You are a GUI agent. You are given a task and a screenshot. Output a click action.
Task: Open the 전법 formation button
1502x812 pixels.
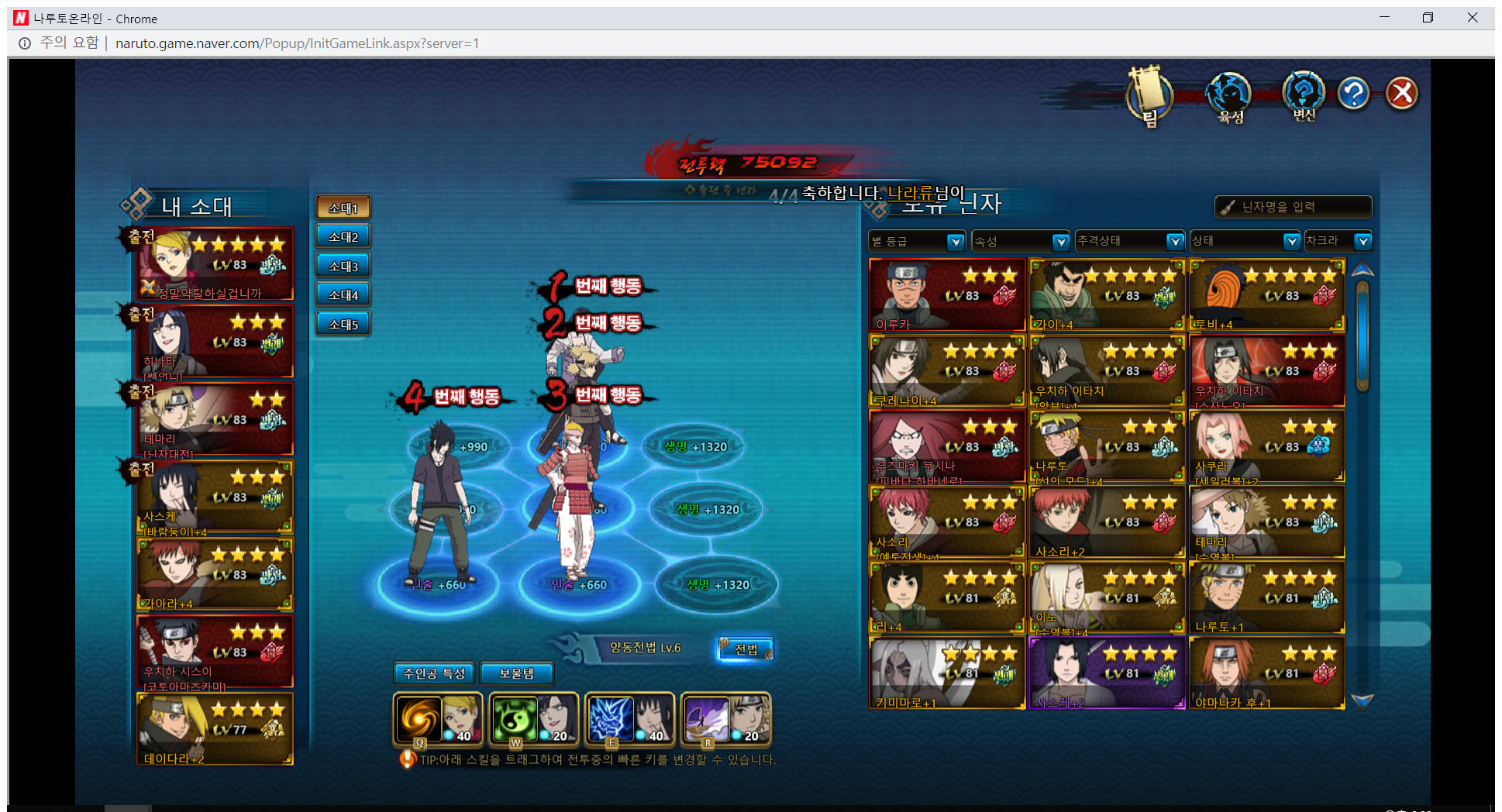click(x=746, y=649)
